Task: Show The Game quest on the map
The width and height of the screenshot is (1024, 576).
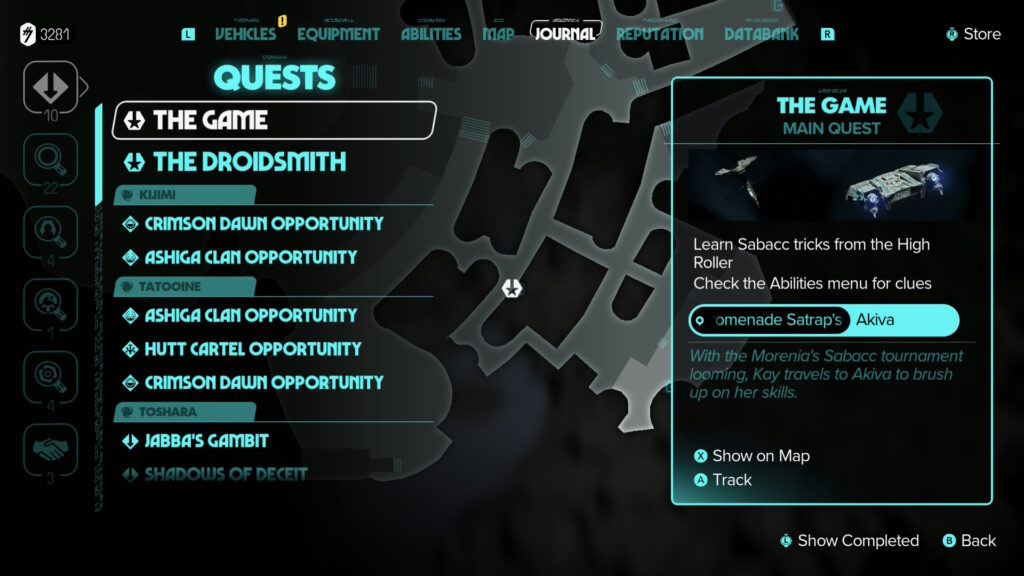Action: point(760,456)
